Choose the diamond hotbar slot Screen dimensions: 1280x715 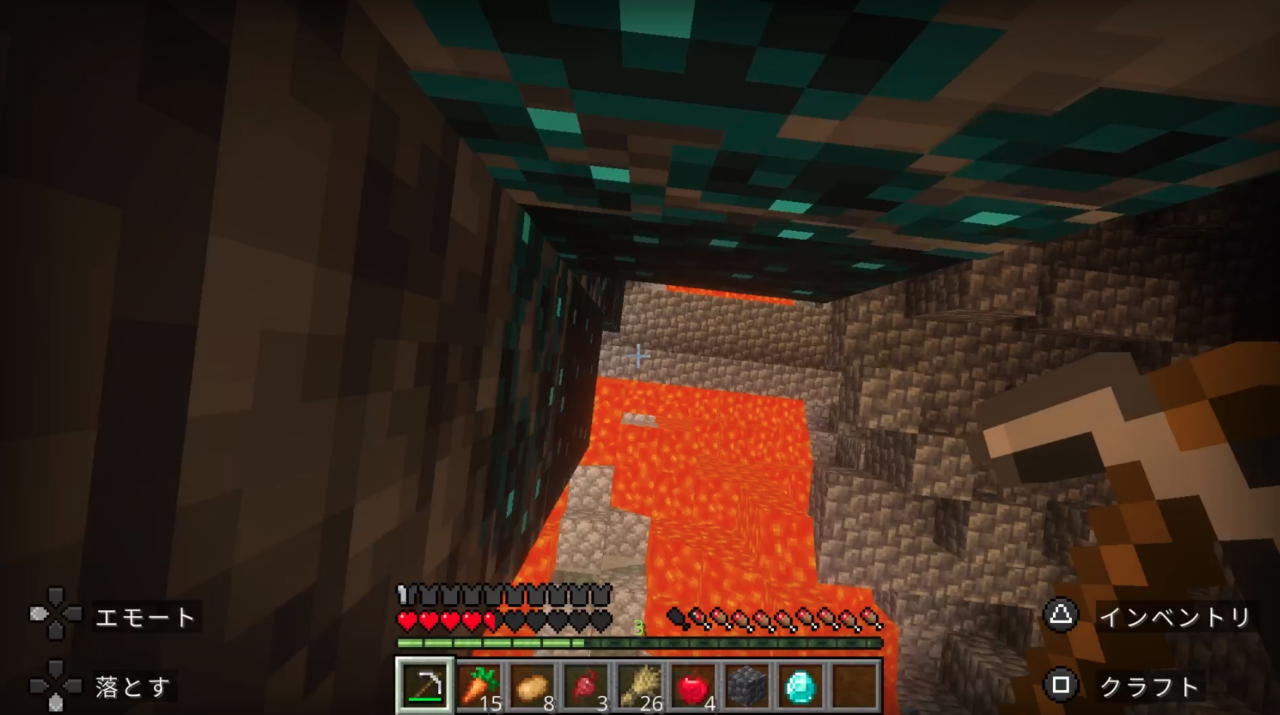coord(802,685)
